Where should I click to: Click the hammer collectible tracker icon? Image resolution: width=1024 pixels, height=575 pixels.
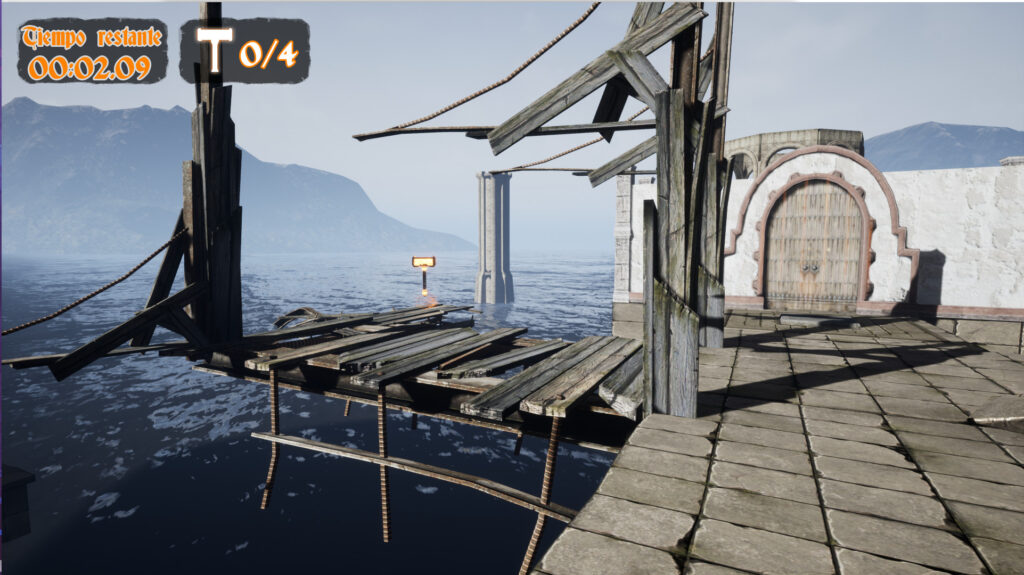coord(214,48)
